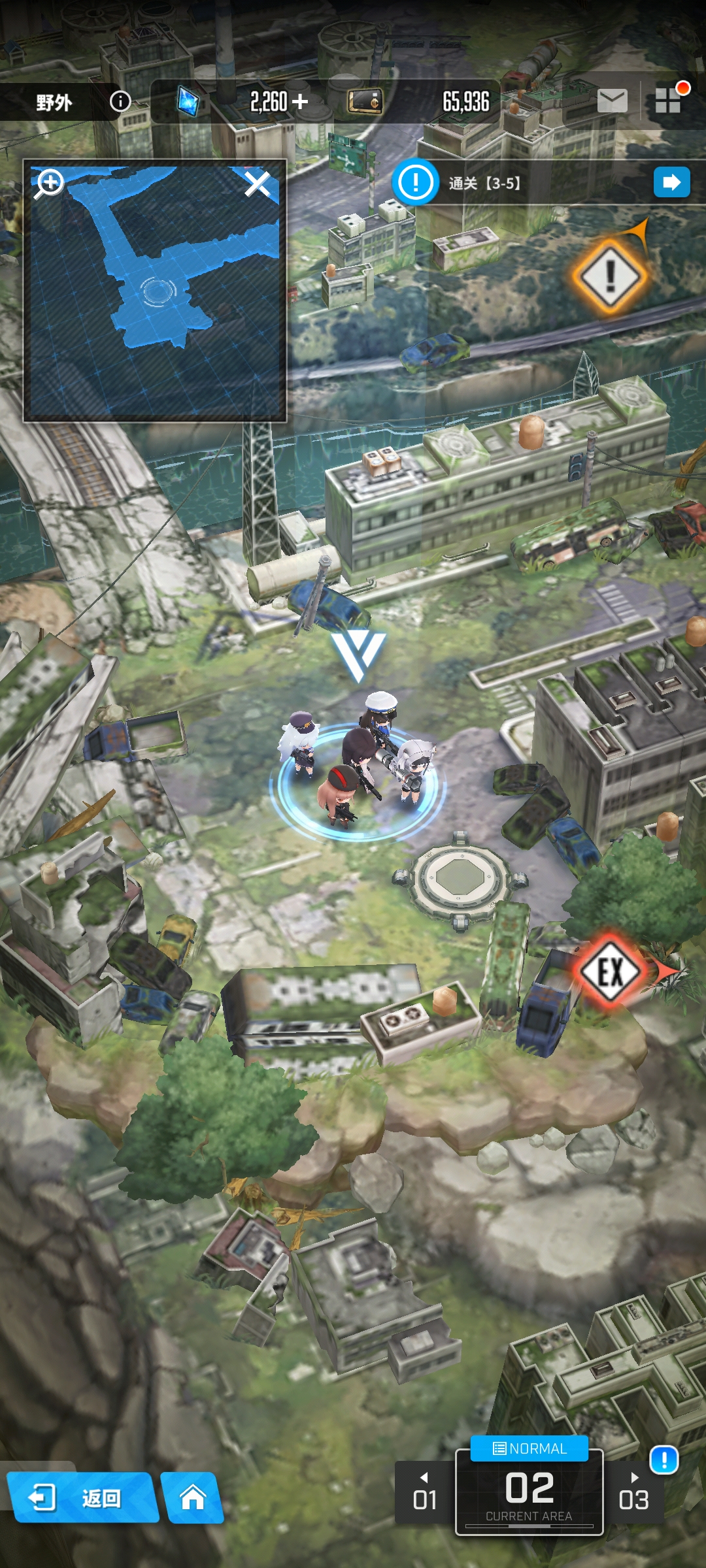Open the info icon beside 野外
The image size is (706, 1568).
click(120, 101)
